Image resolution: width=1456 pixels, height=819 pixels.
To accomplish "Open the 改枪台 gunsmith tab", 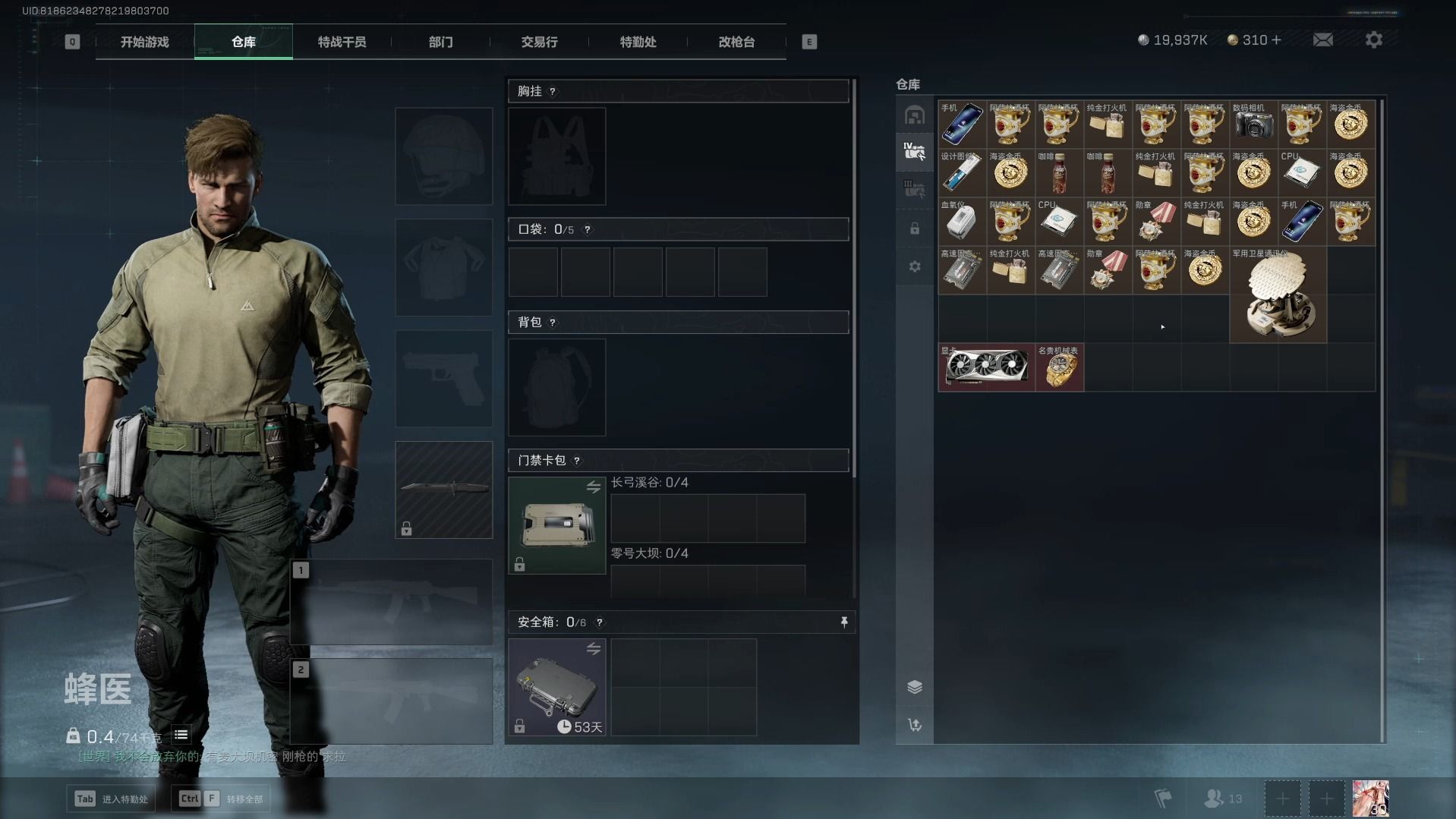I will point(736,43).
